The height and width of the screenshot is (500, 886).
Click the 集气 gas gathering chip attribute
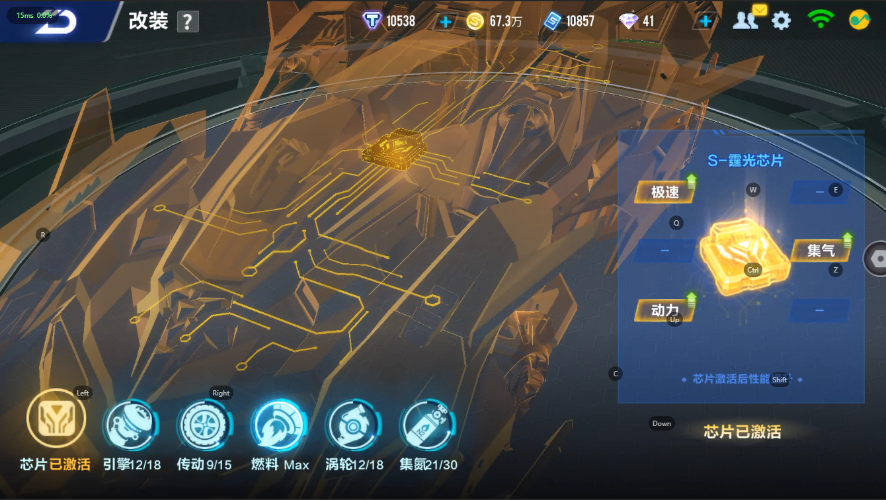821,250
